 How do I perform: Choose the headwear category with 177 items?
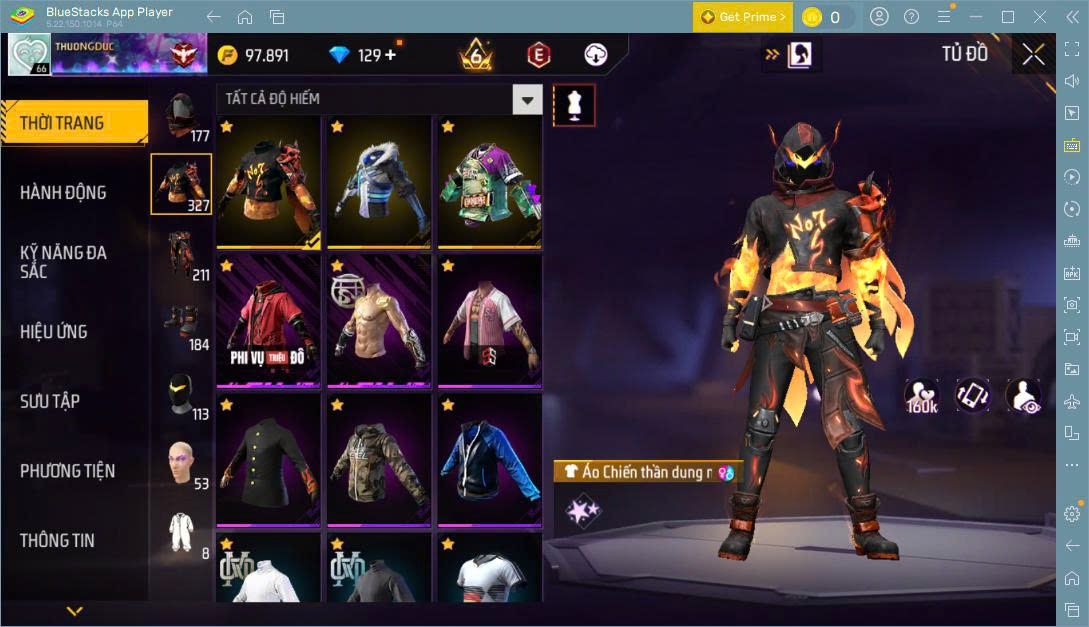(181, 116)
